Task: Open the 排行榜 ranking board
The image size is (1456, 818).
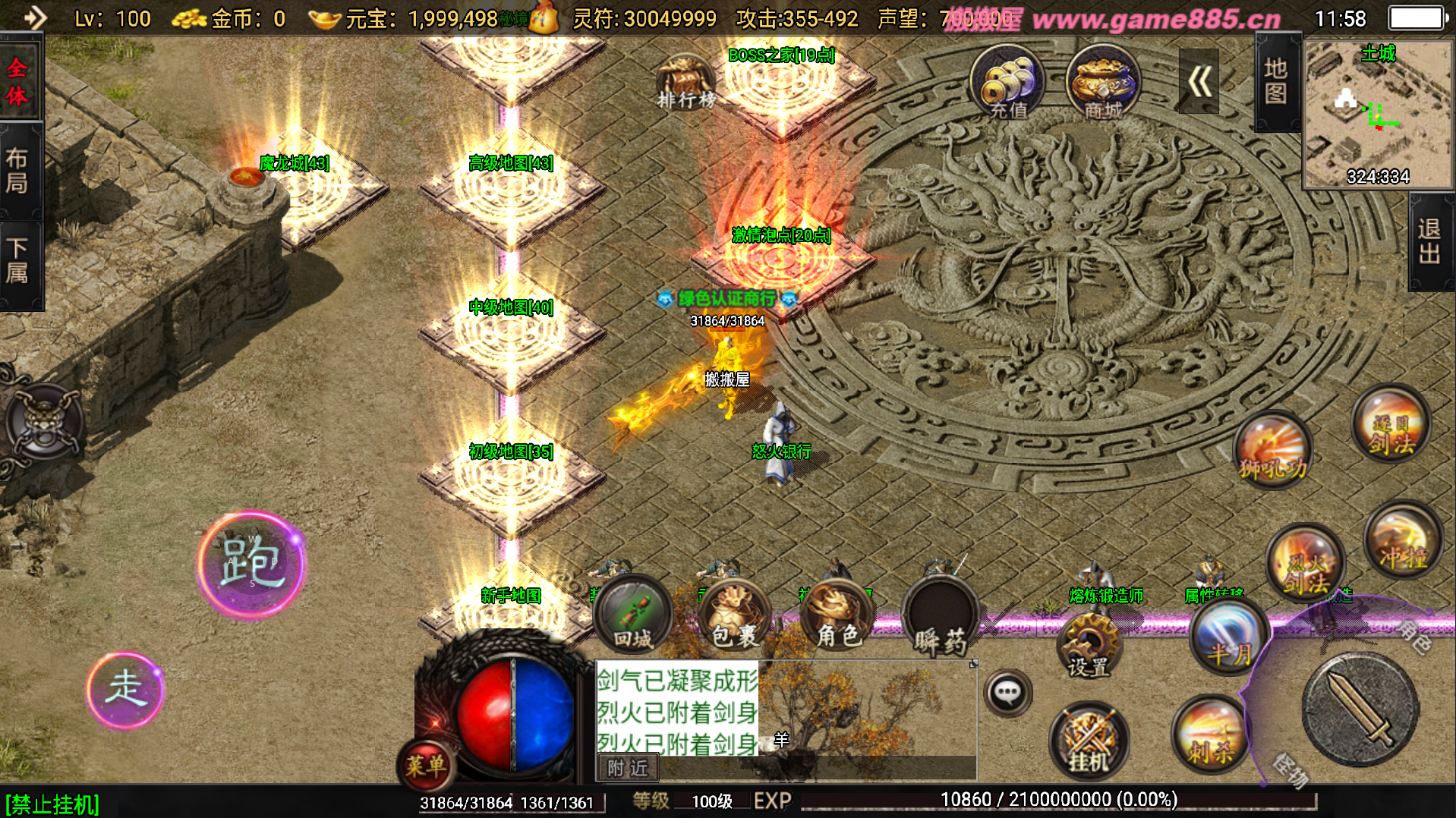Action: point(685,82)
